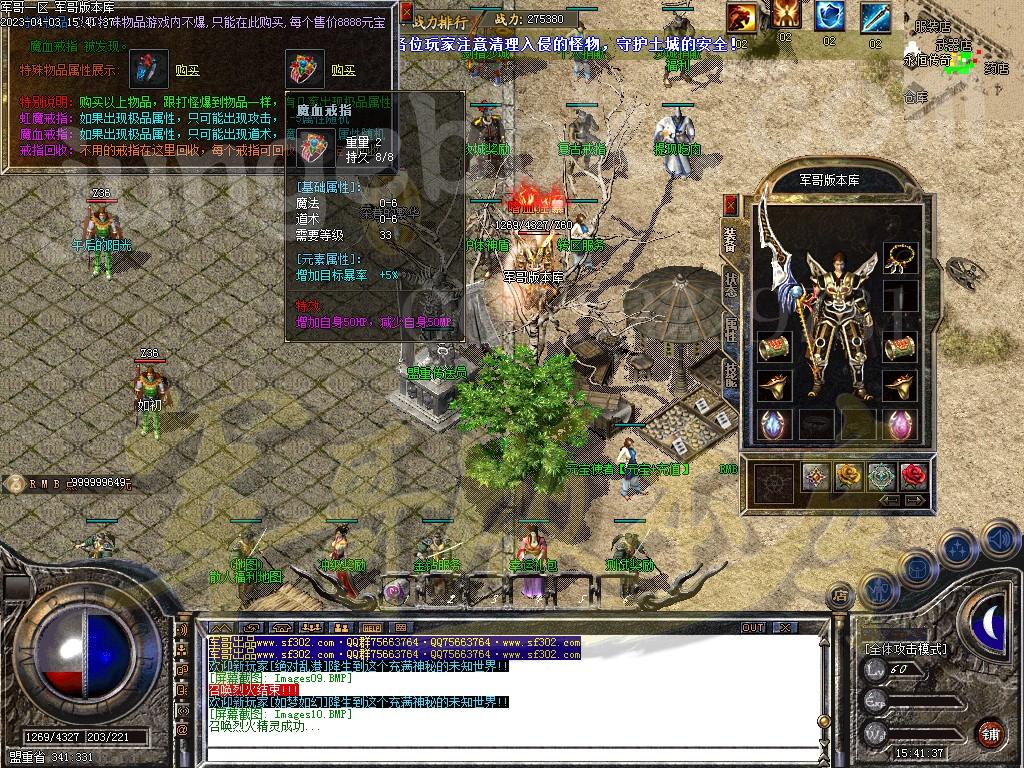Close the character equipment panel
1024x768 pixels.
730,204
